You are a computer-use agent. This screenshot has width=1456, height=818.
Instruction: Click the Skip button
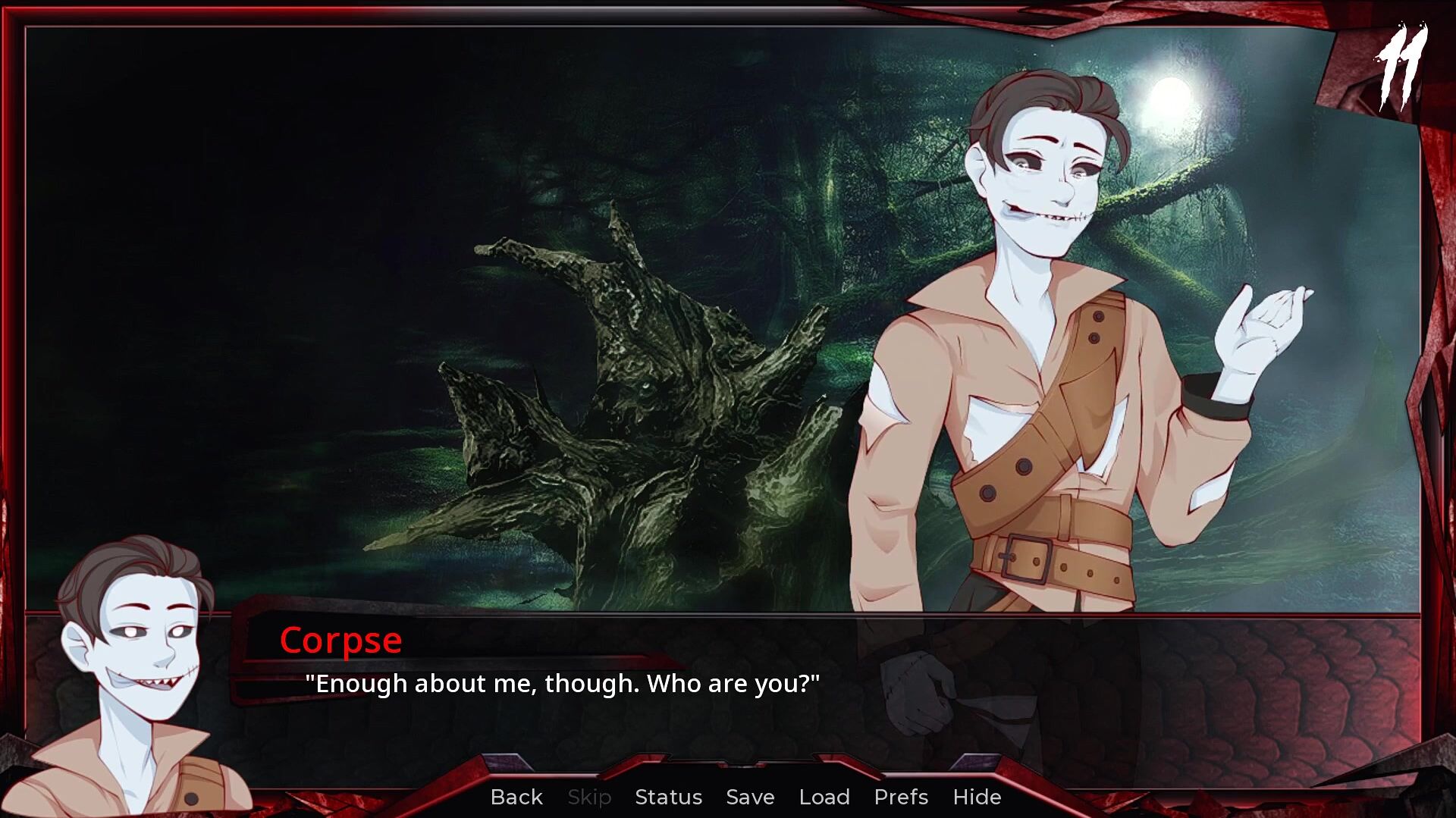point(589,797)
